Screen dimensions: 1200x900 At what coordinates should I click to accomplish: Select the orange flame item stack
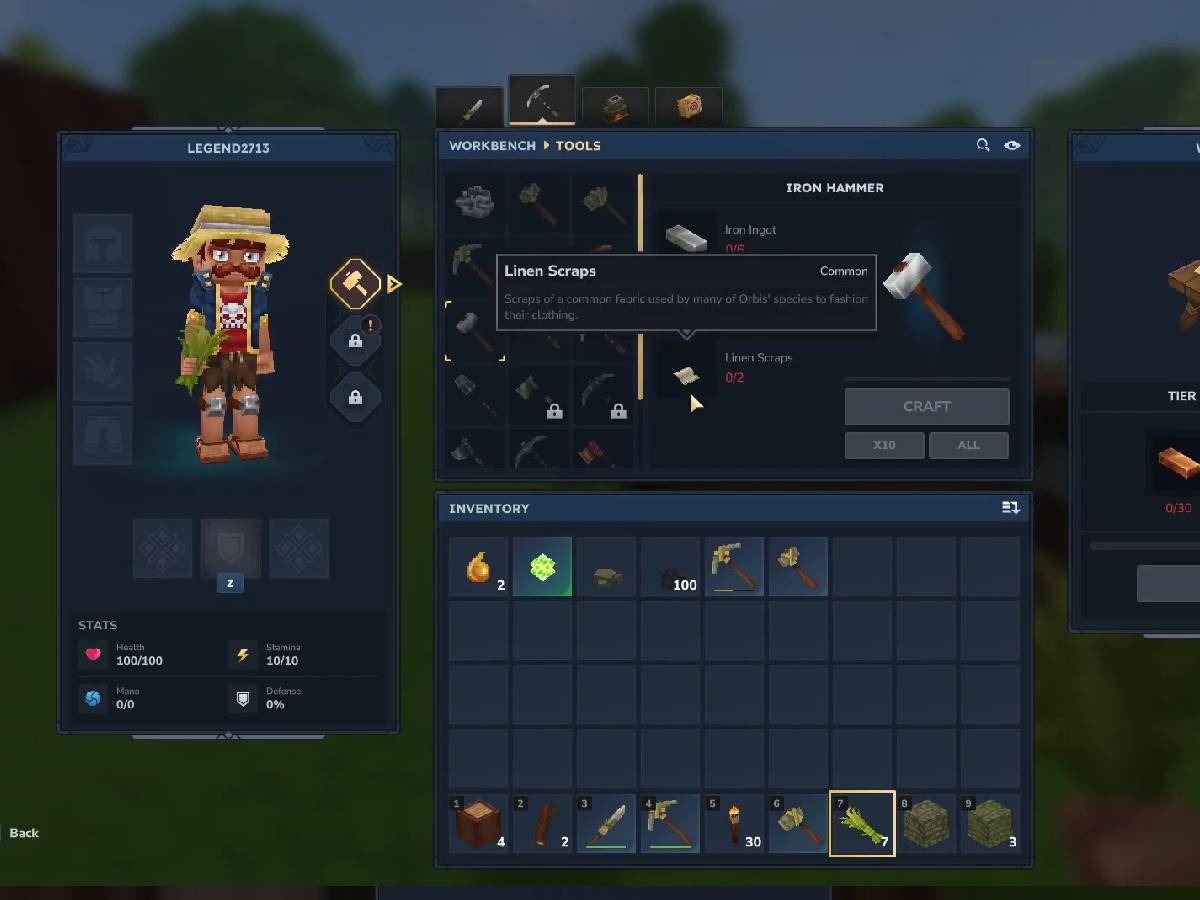tap(478, 567)
